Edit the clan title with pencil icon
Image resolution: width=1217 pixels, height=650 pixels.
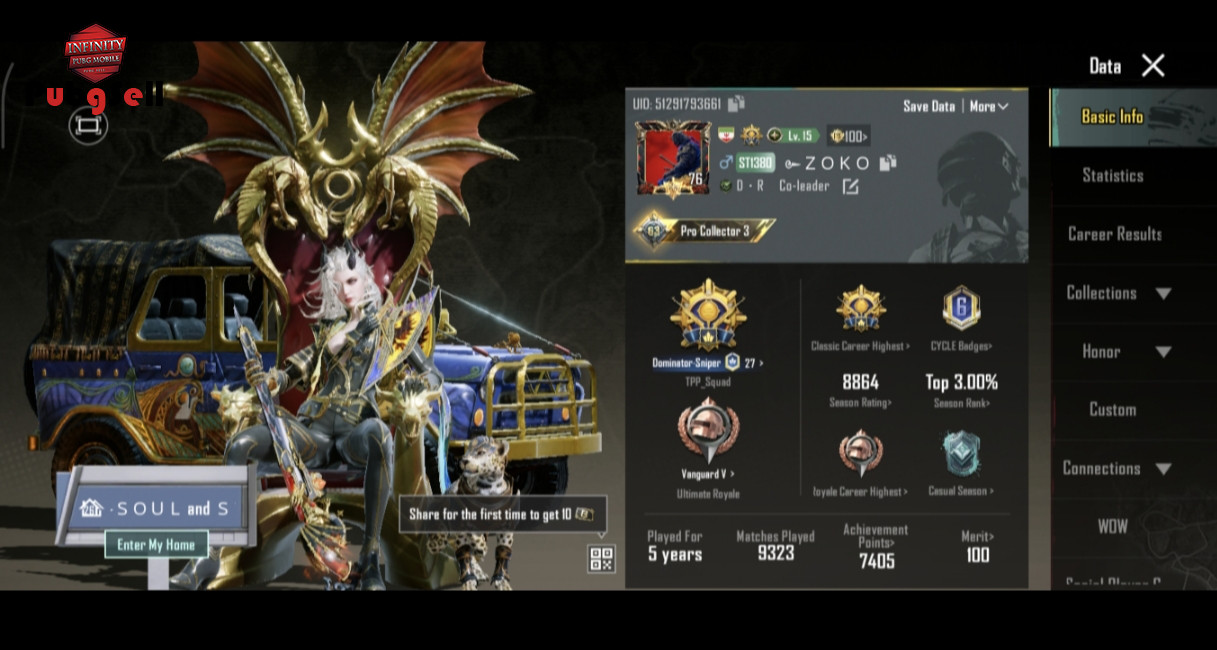tap(850, 186)
